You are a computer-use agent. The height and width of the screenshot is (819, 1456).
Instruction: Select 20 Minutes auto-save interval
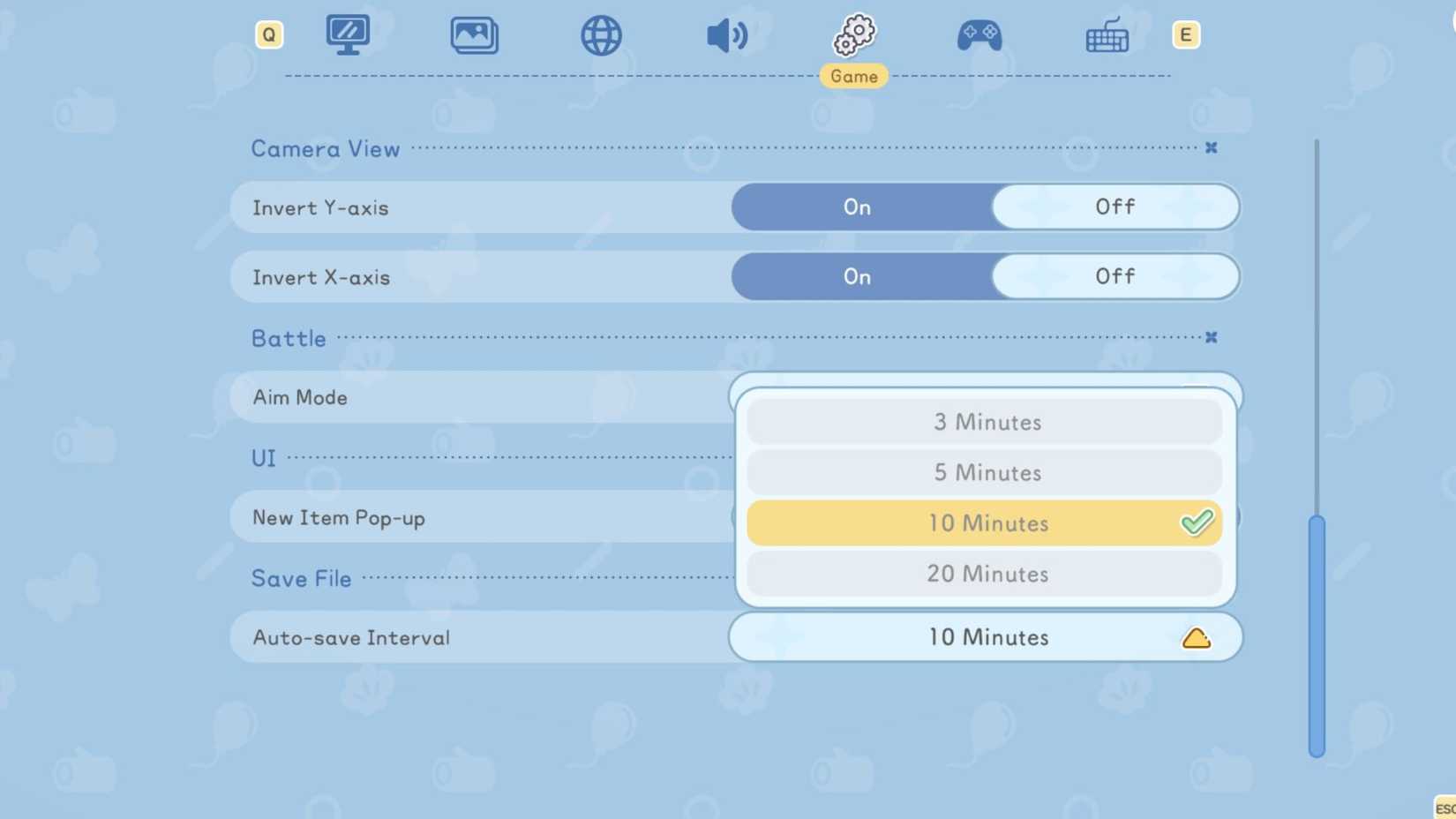point(986,574)
